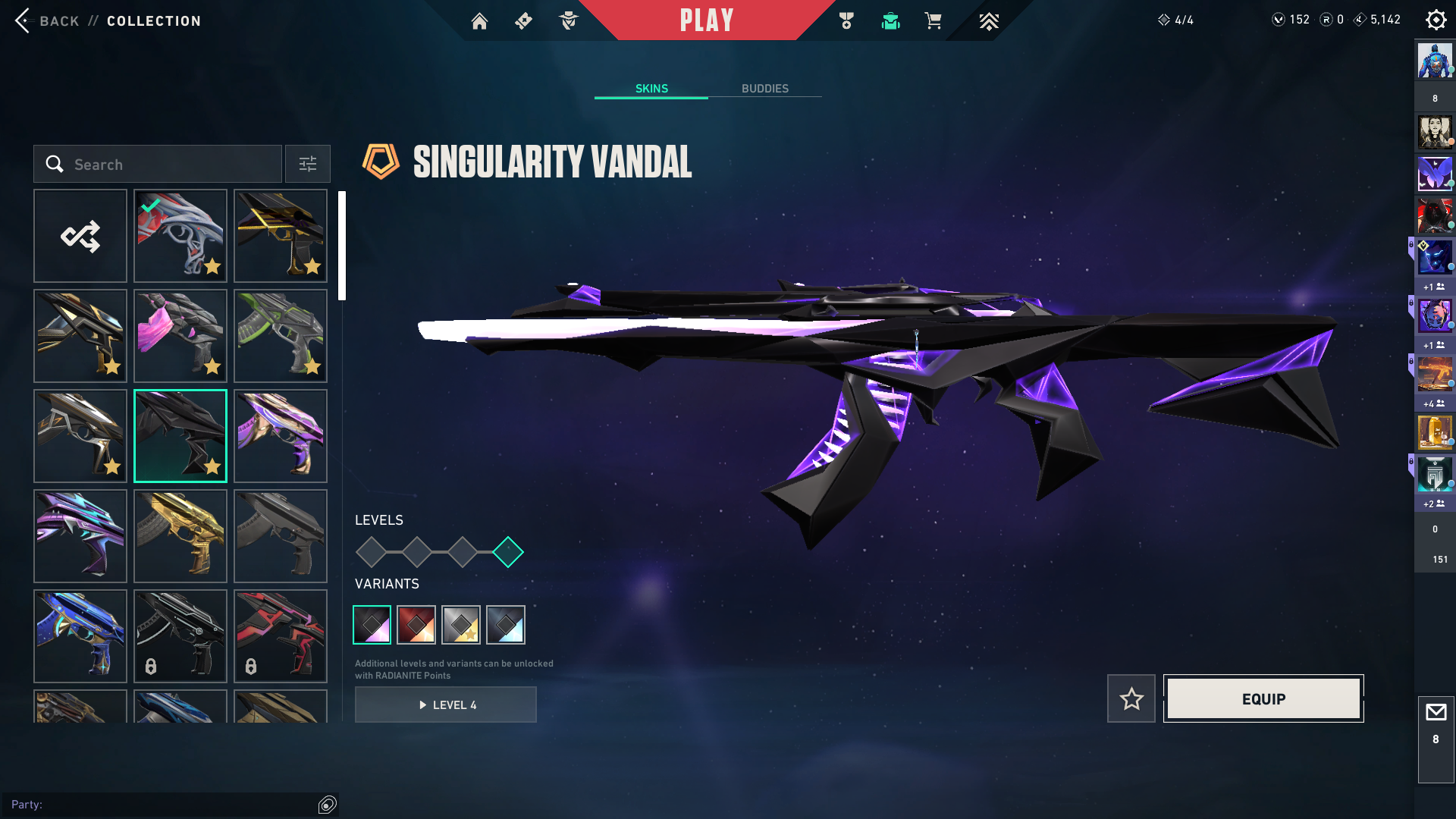Viewport: 1456px width, 819px height.
Task: Favorite this skin with the star button
Action: click(1131, 698)
